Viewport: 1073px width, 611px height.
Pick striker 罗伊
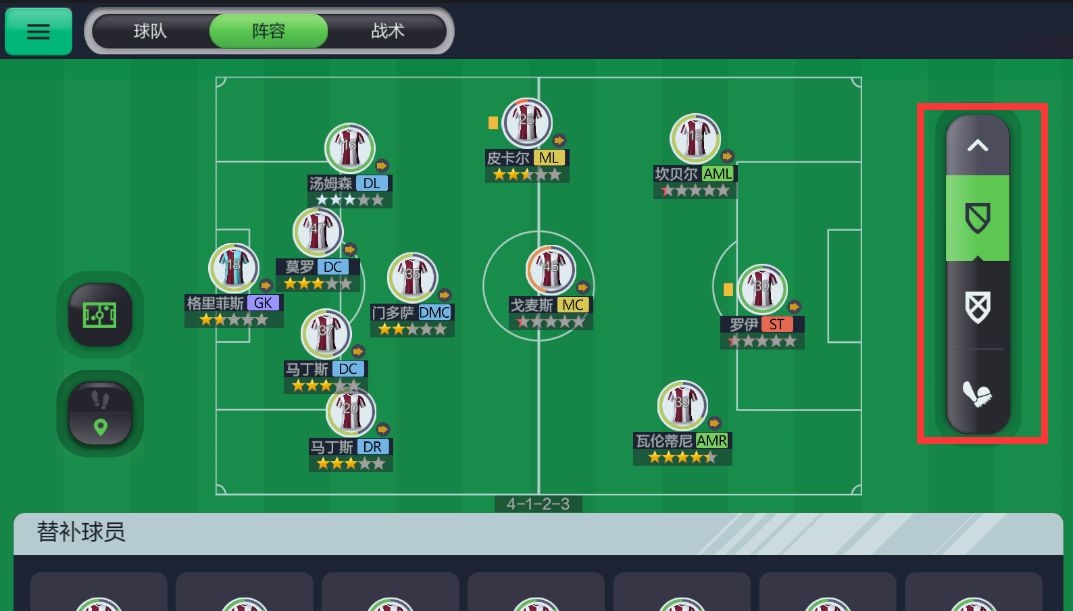point(762,290)
